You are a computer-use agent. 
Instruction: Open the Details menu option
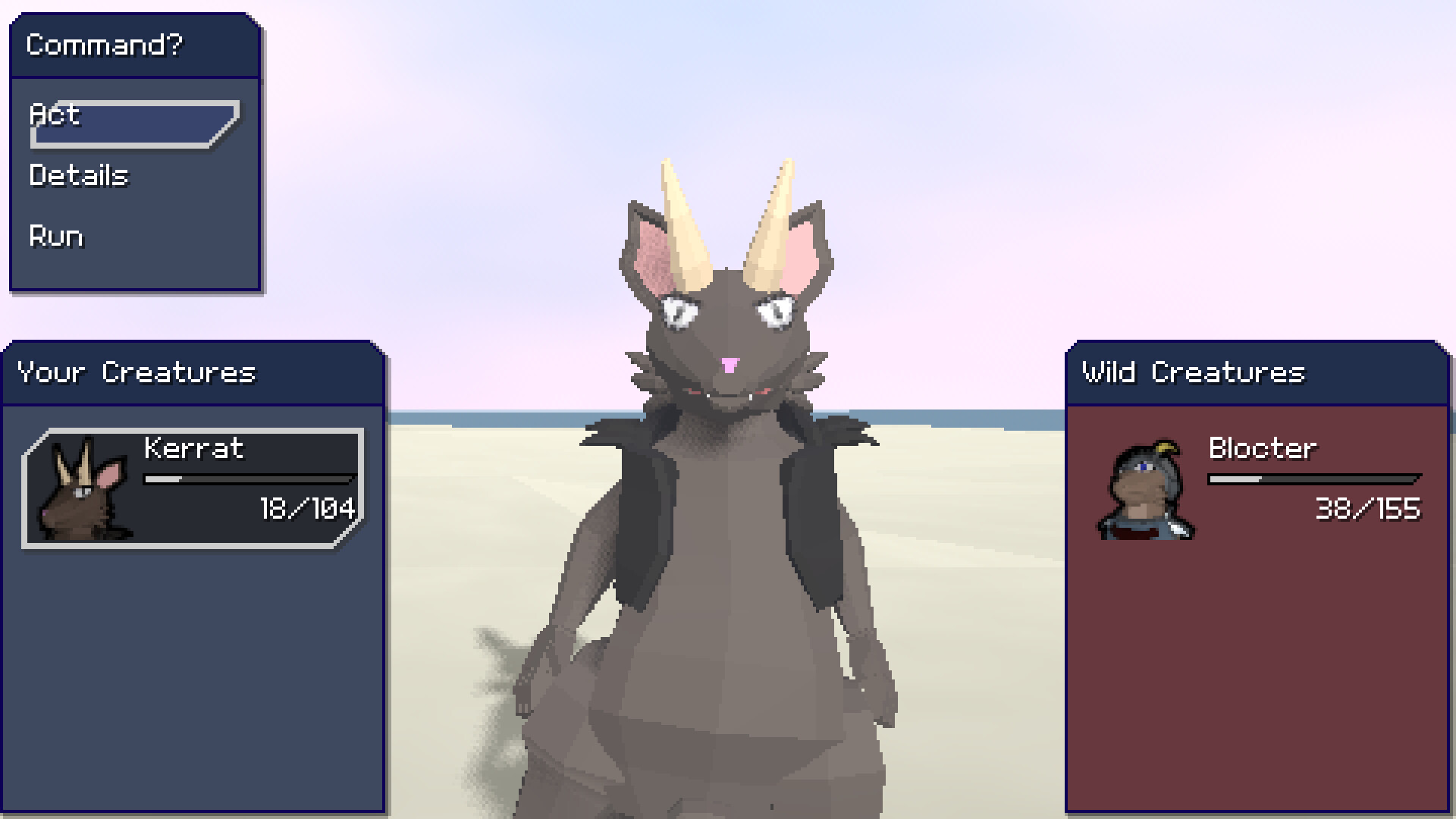pos(79,176)
